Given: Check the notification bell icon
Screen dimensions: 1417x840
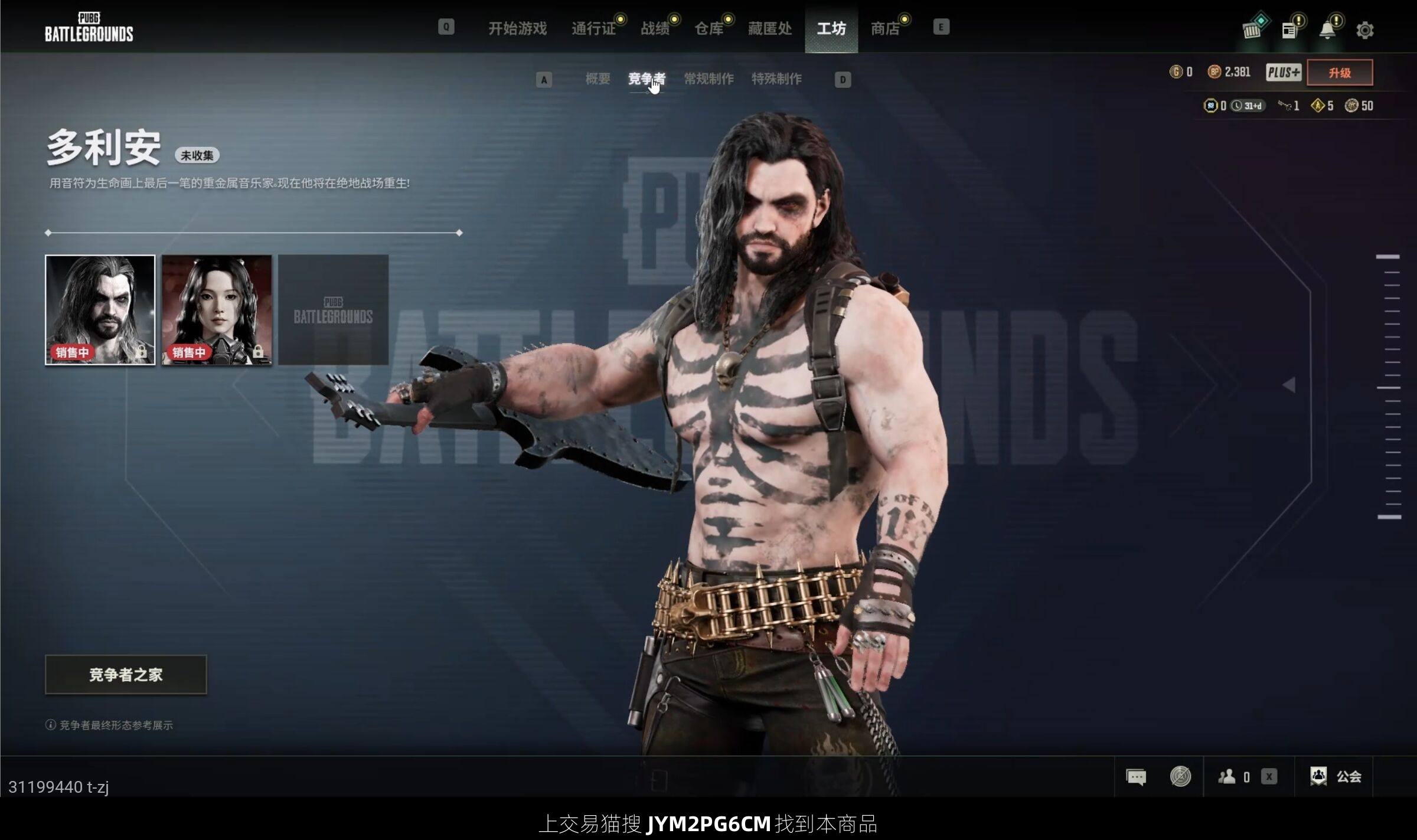Looking at the screenshot, I should 1327,30.
